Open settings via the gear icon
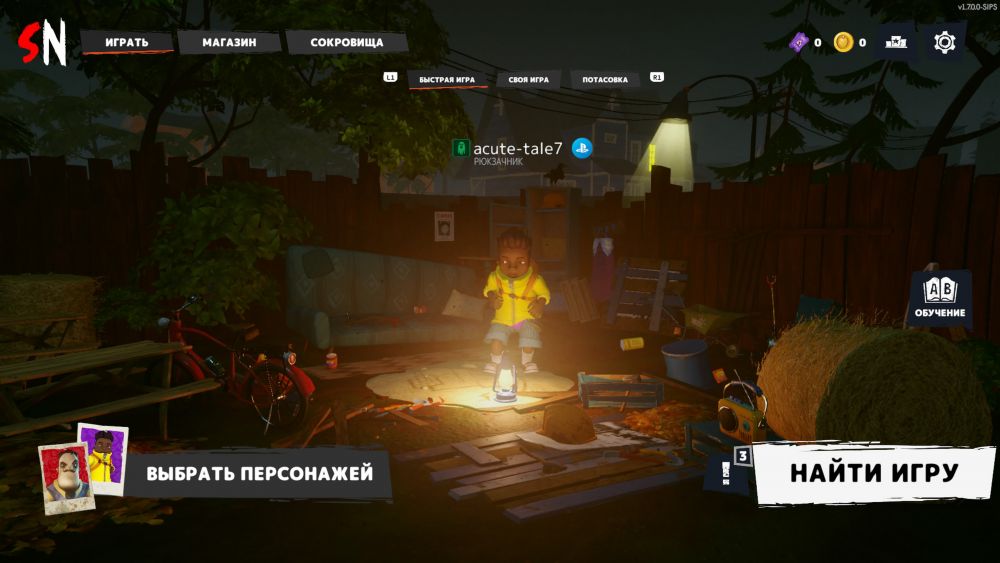Image resolution: width=1000 pixels, height=563 pixels. point(944,42)
